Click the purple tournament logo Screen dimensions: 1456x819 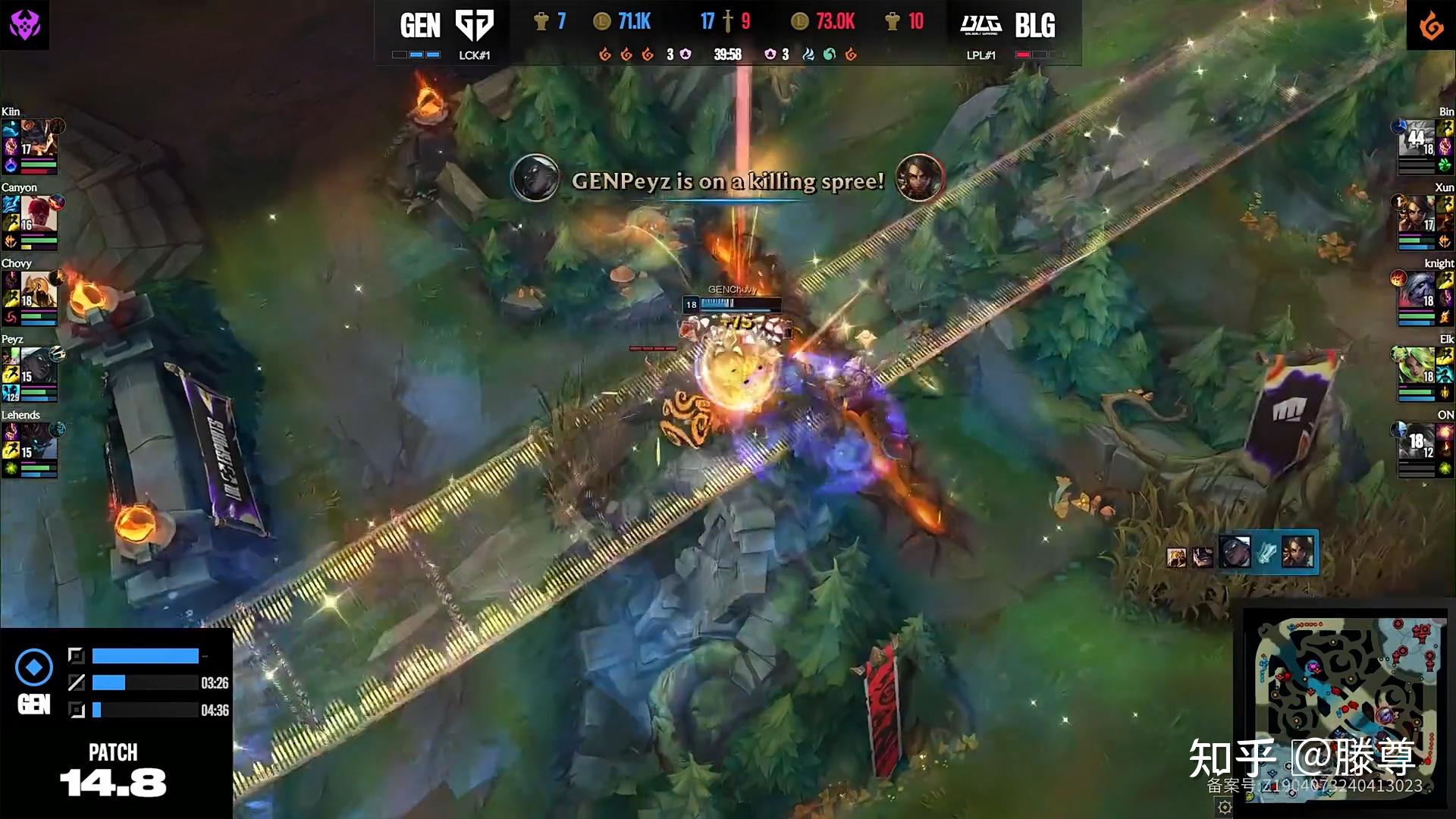click(x=24, y=24)
